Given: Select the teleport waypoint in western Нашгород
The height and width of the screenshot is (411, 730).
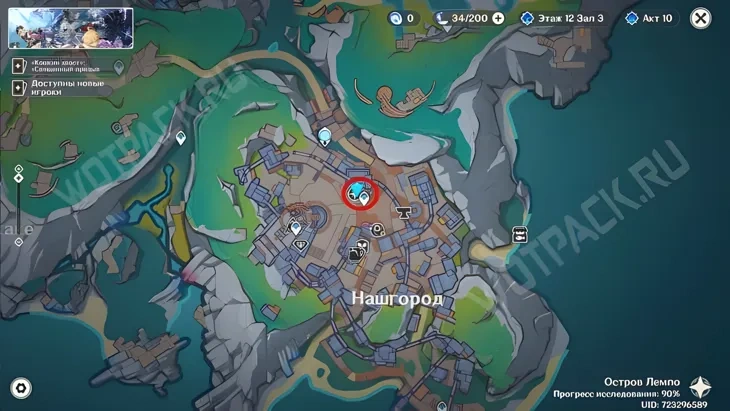Looking at the screenshot, I should click(296, 227).
